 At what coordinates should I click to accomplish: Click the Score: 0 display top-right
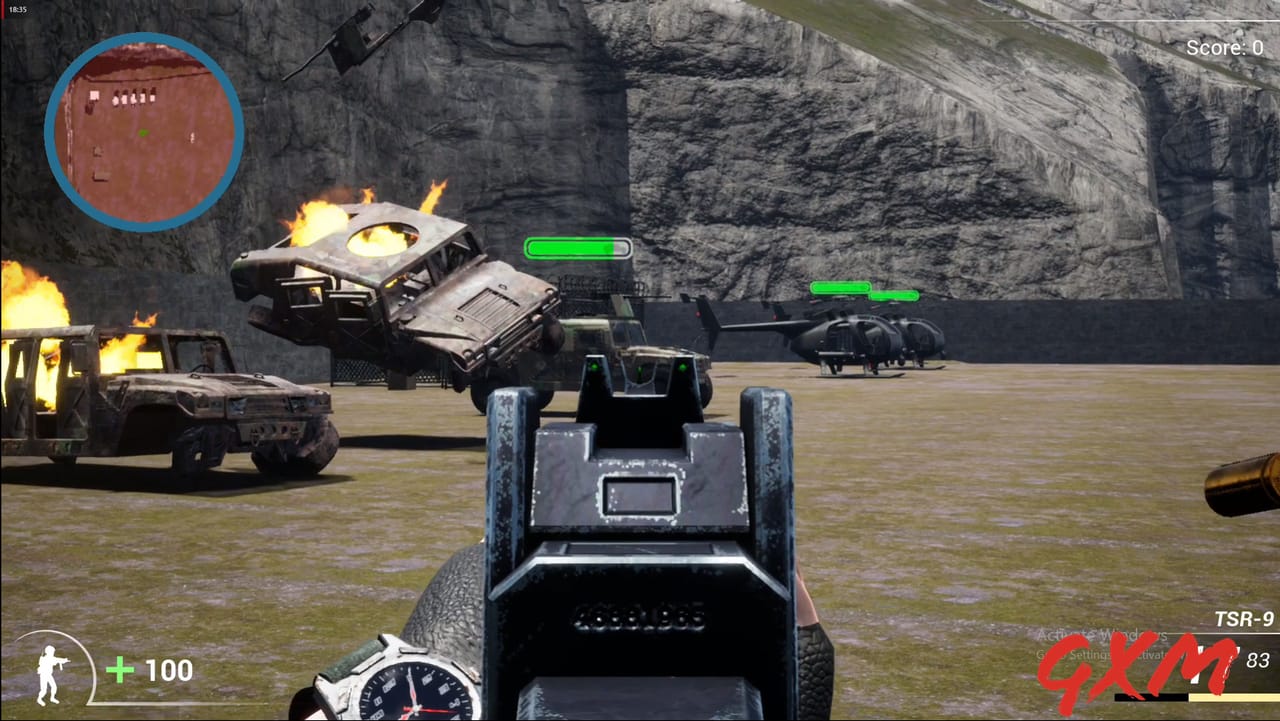coord(1226,47)
